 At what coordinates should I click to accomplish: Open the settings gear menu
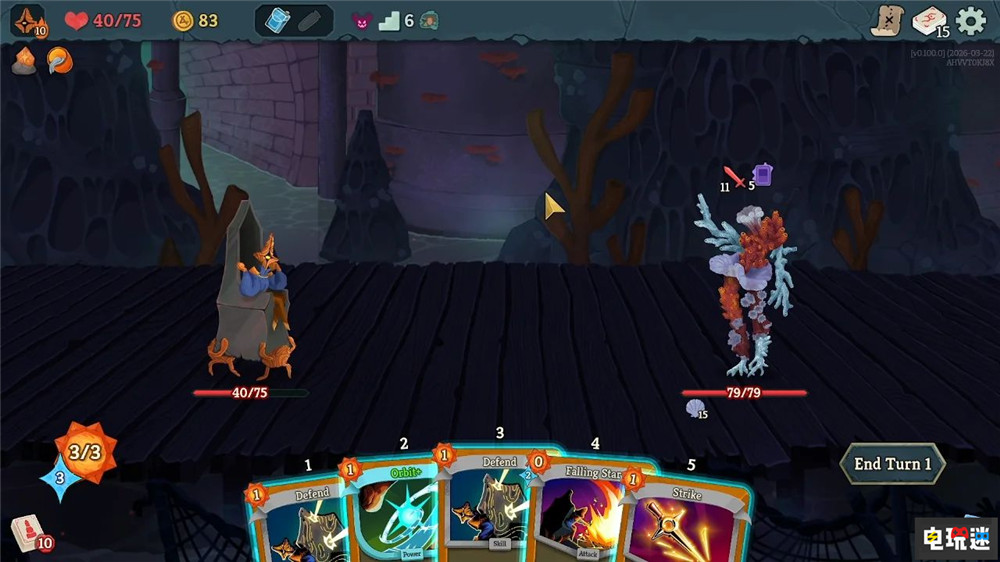point(971,21)
